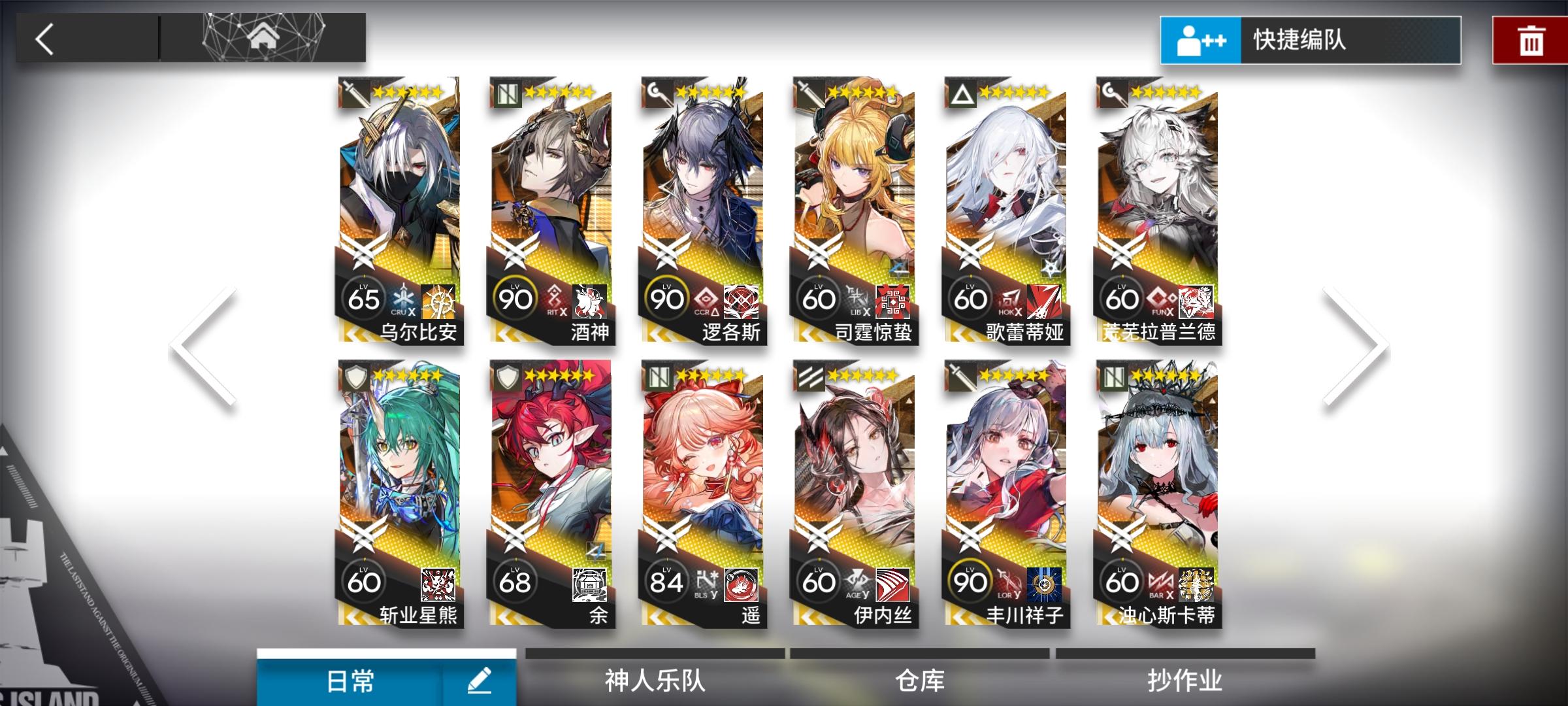Click the red trash delete icon
The image size is (1568, 706).
coord(1532,41)
